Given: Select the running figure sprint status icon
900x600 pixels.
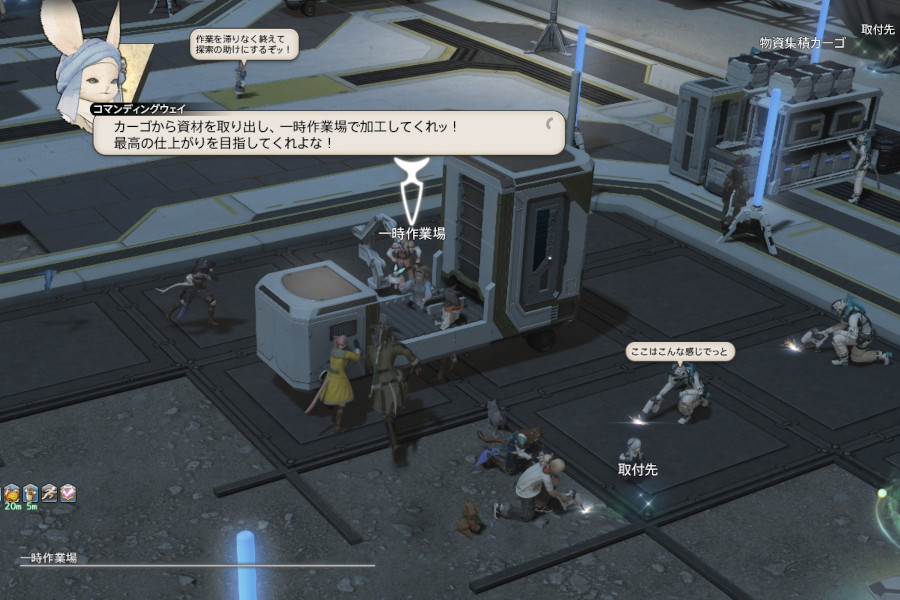Looking at the screenshot, I should (x=49, y=493).
